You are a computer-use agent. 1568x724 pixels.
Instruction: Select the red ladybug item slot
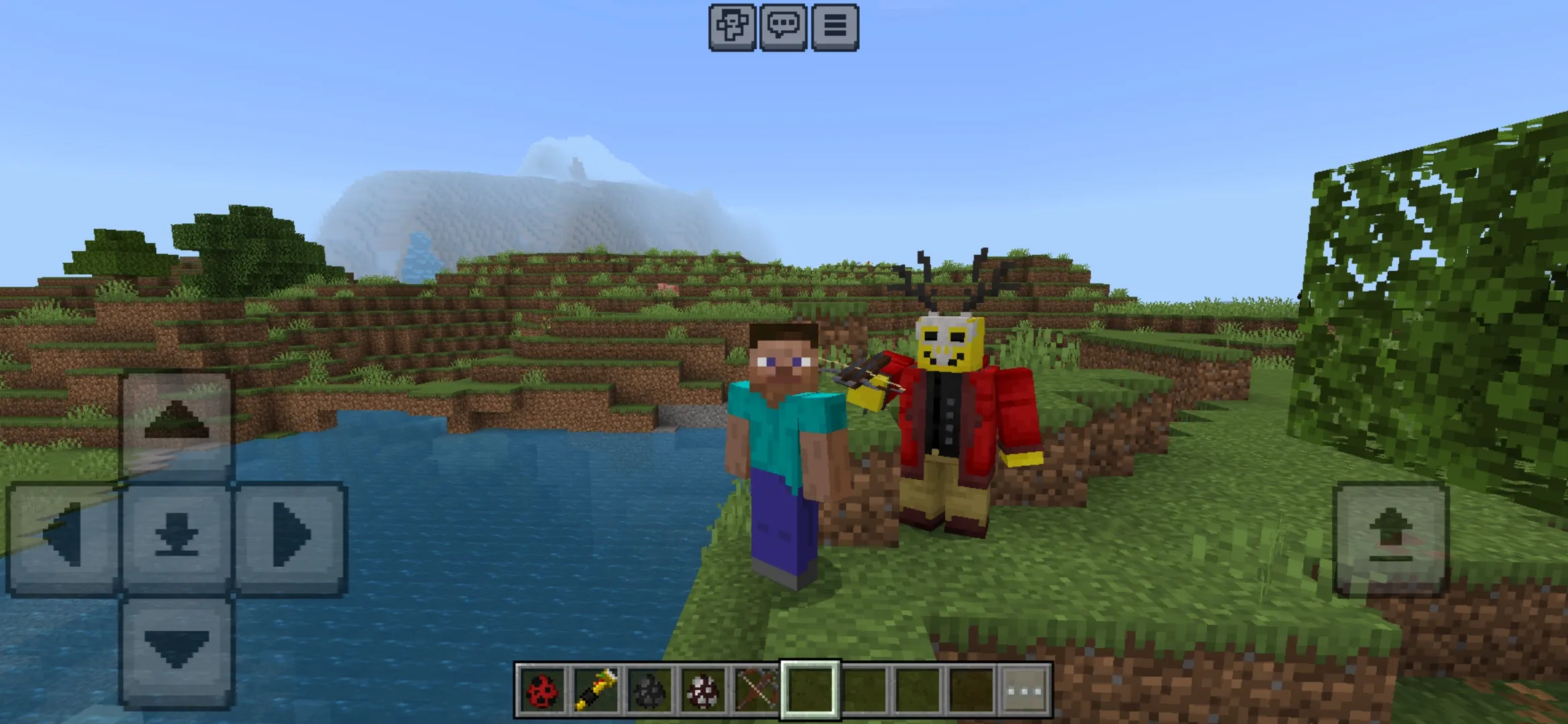[541, 689]
